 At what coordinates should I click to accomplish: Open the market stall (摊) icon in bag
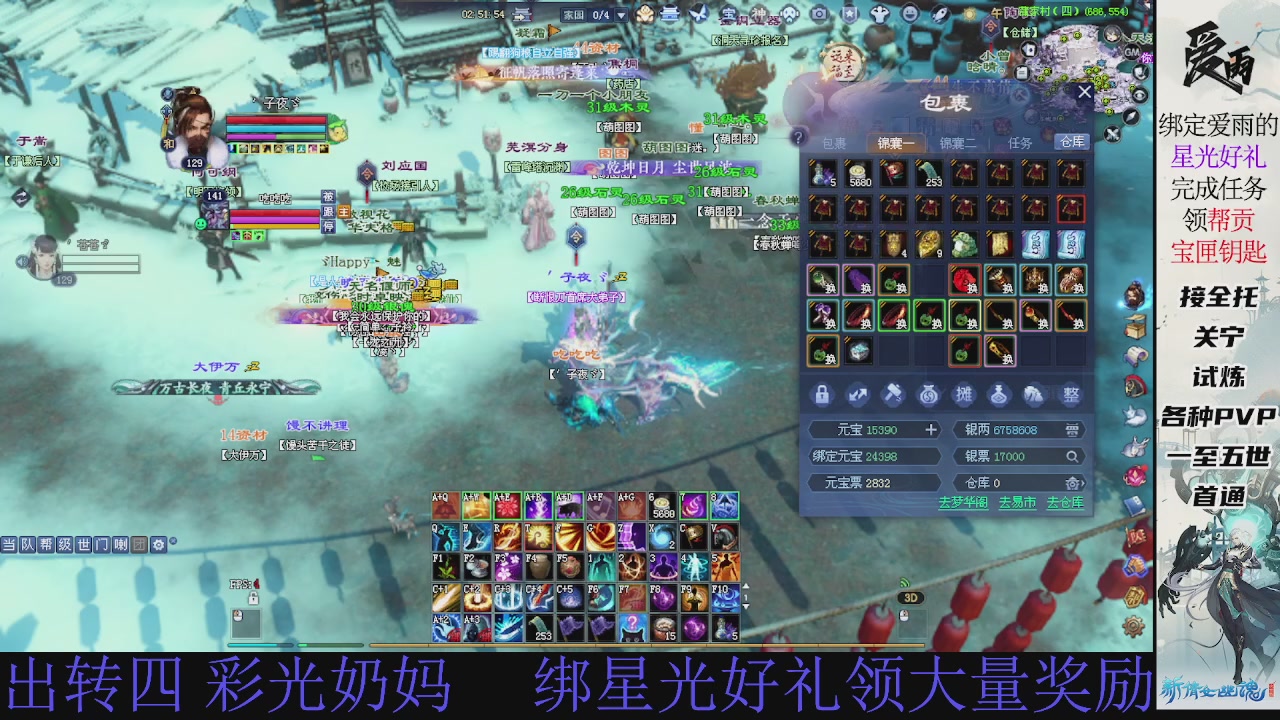coord(963,395)
